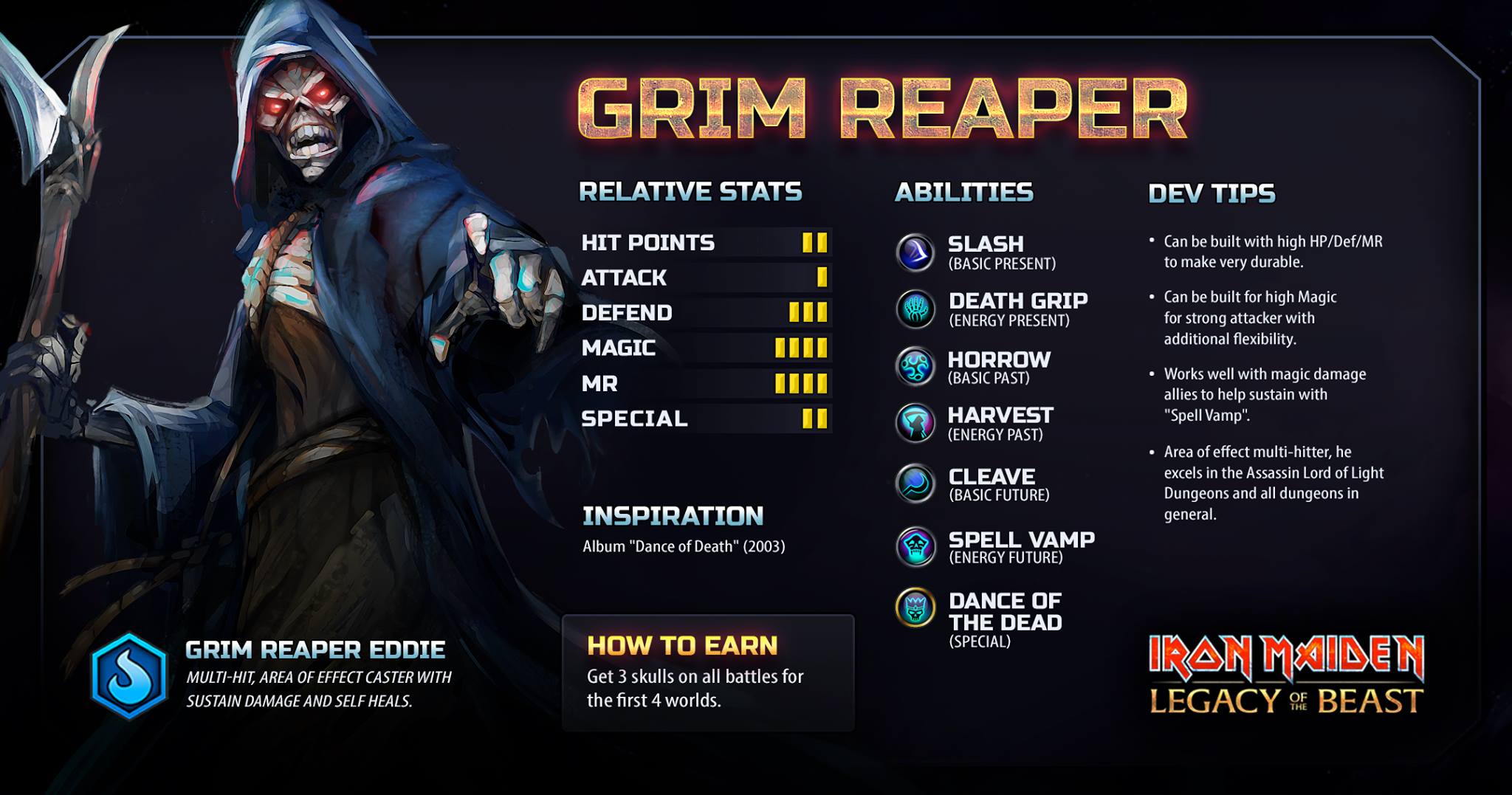Pick the Harvest ability icon

[915, 423]
